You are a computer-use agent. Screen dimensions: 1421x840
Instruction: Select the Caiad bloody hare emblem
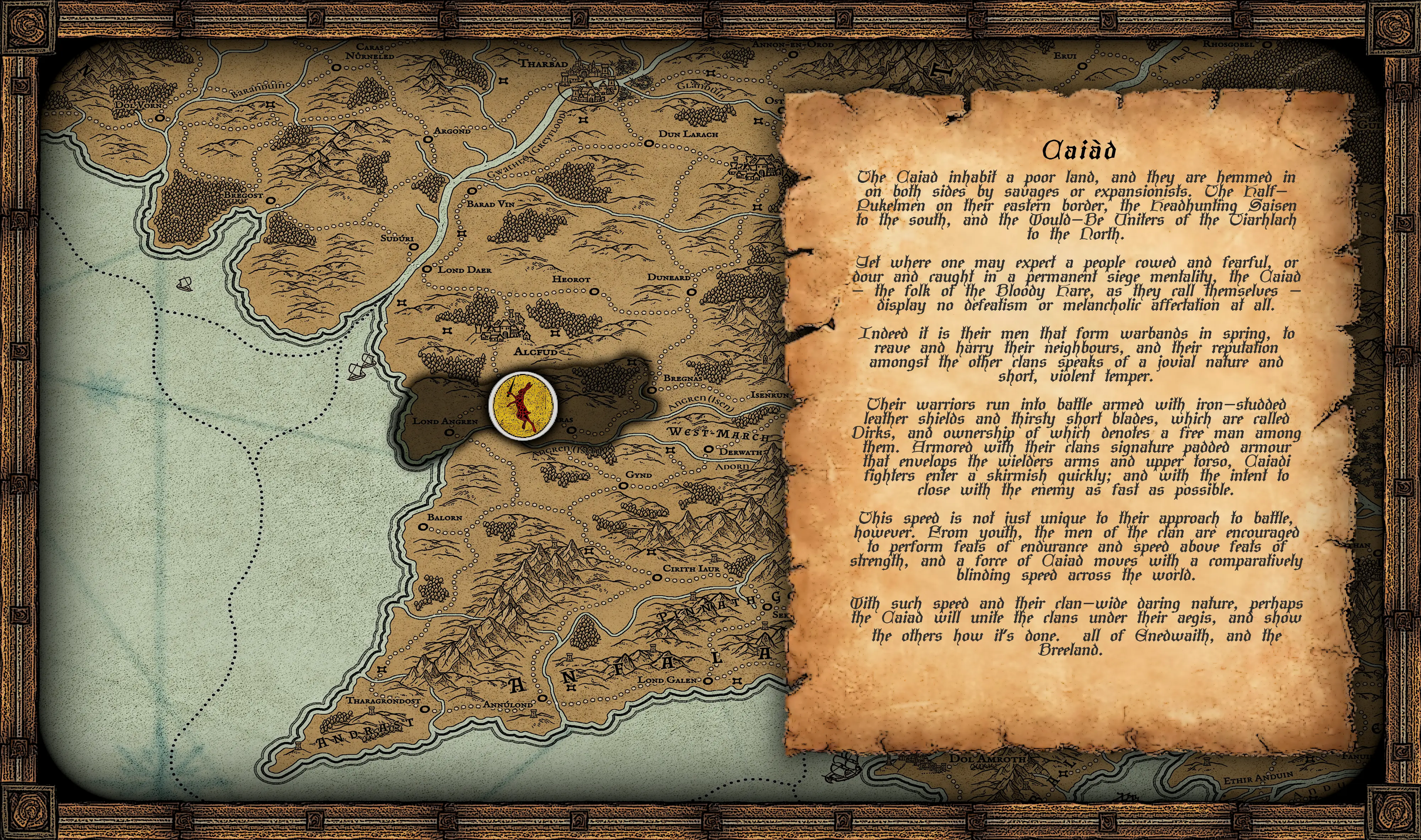(x=523, y=404)
